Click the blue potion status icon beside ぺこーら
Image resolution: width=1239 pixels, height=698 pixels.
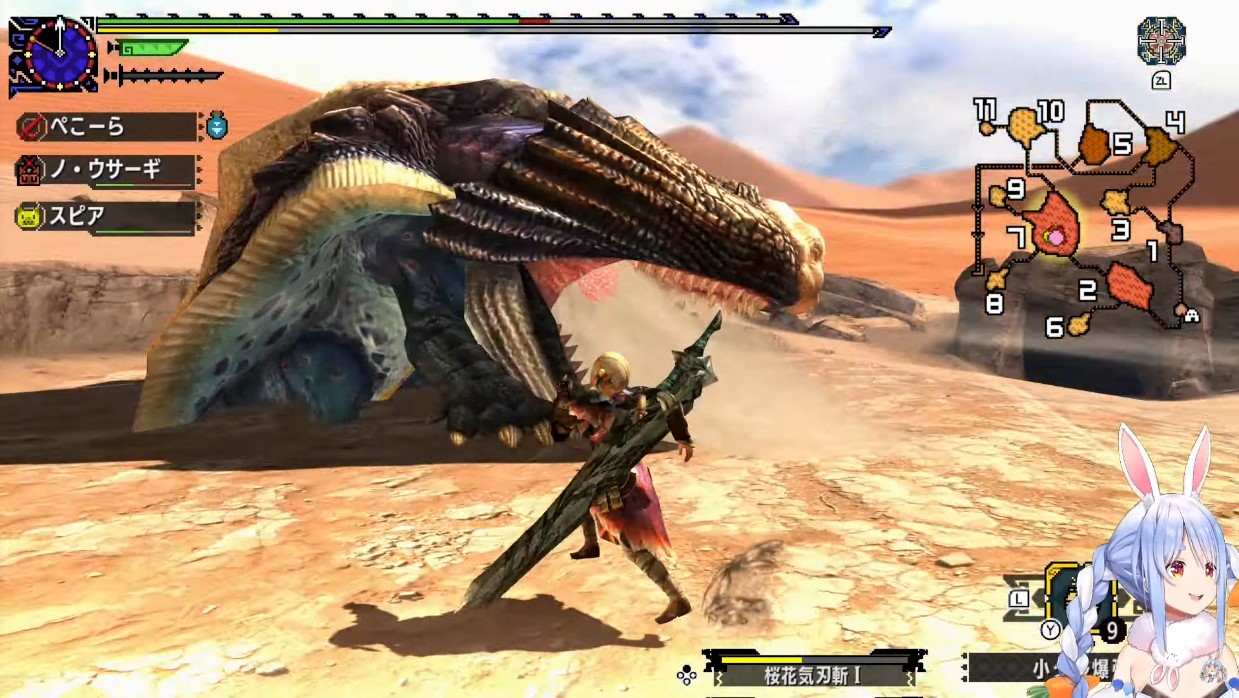coord(217,125)
